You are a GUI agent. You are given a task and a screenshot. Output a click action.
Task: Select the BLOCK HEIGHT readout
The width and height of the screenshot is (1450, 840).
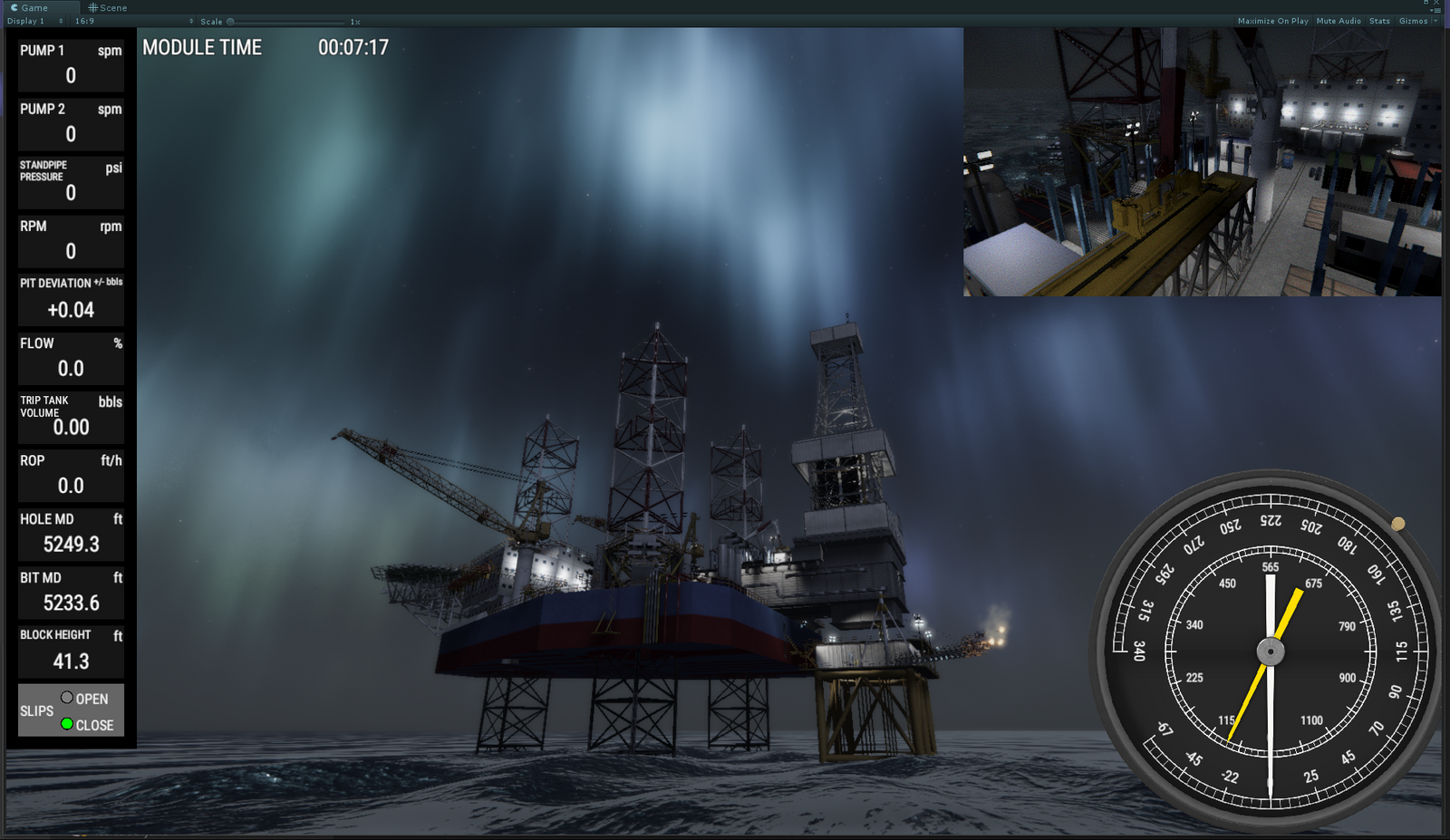(70, 650)
